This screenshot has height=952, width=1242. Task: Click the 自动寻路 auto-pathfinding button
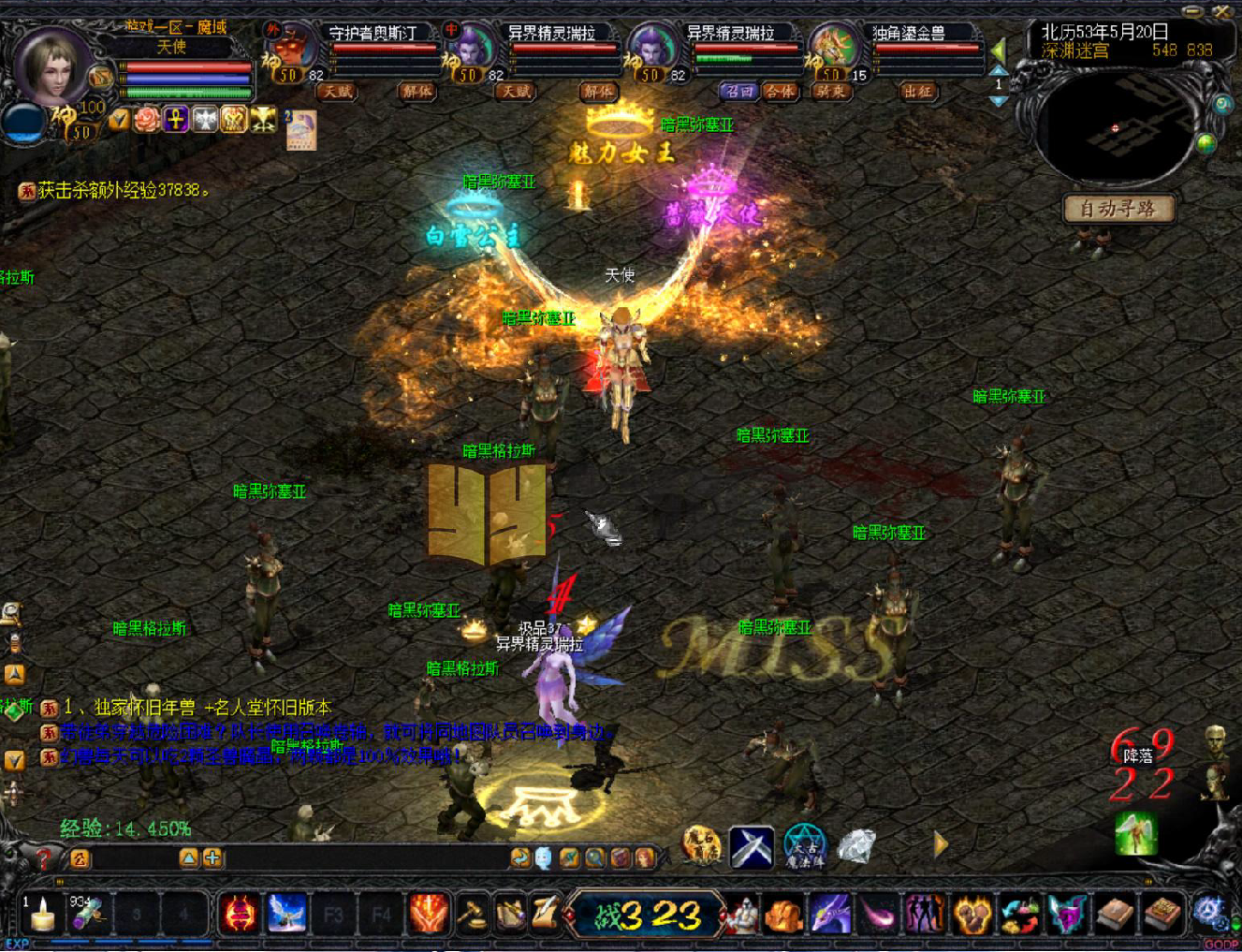[x=1118, y=209]
